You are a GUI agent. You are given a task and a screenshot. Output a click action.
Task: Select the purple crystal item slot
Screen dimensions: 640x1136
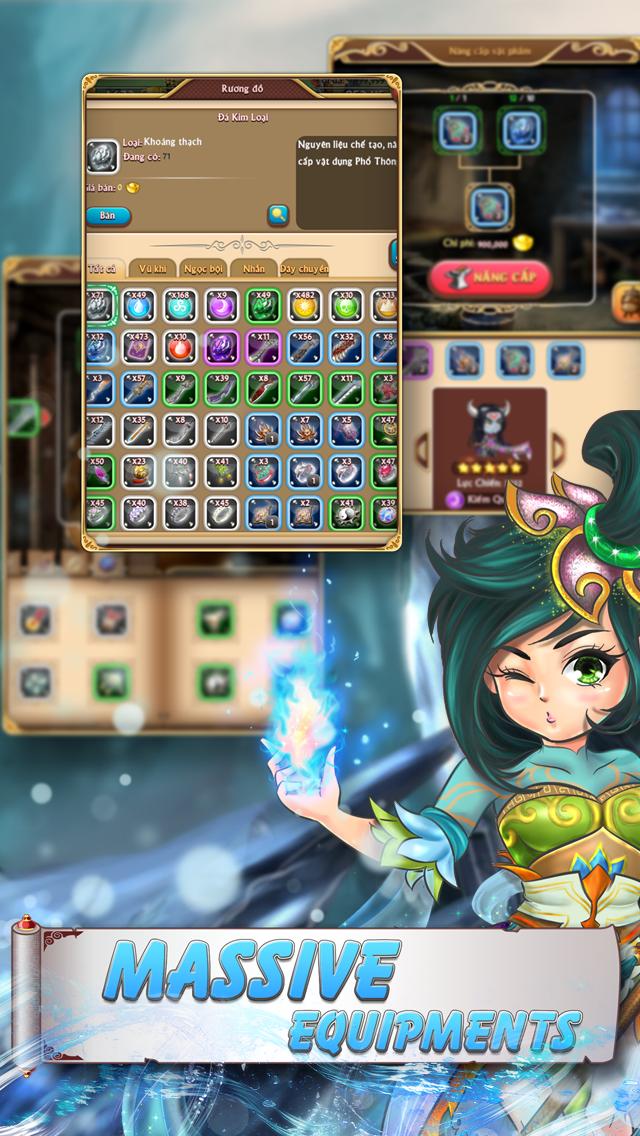tap(222, 348)
